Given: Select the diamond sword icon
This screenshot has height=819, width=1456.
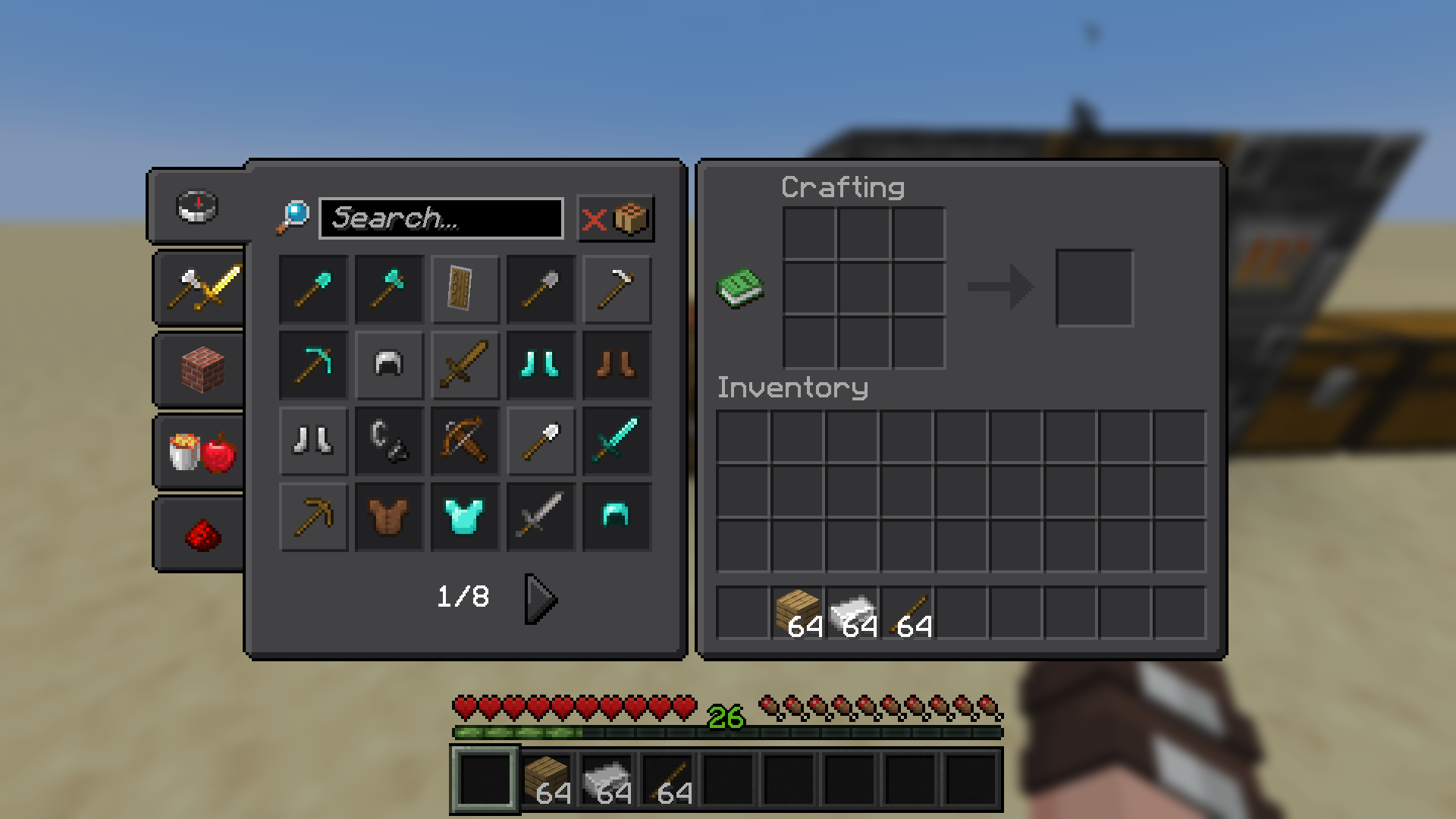Looking at the screenshot, I should [617, 441].
